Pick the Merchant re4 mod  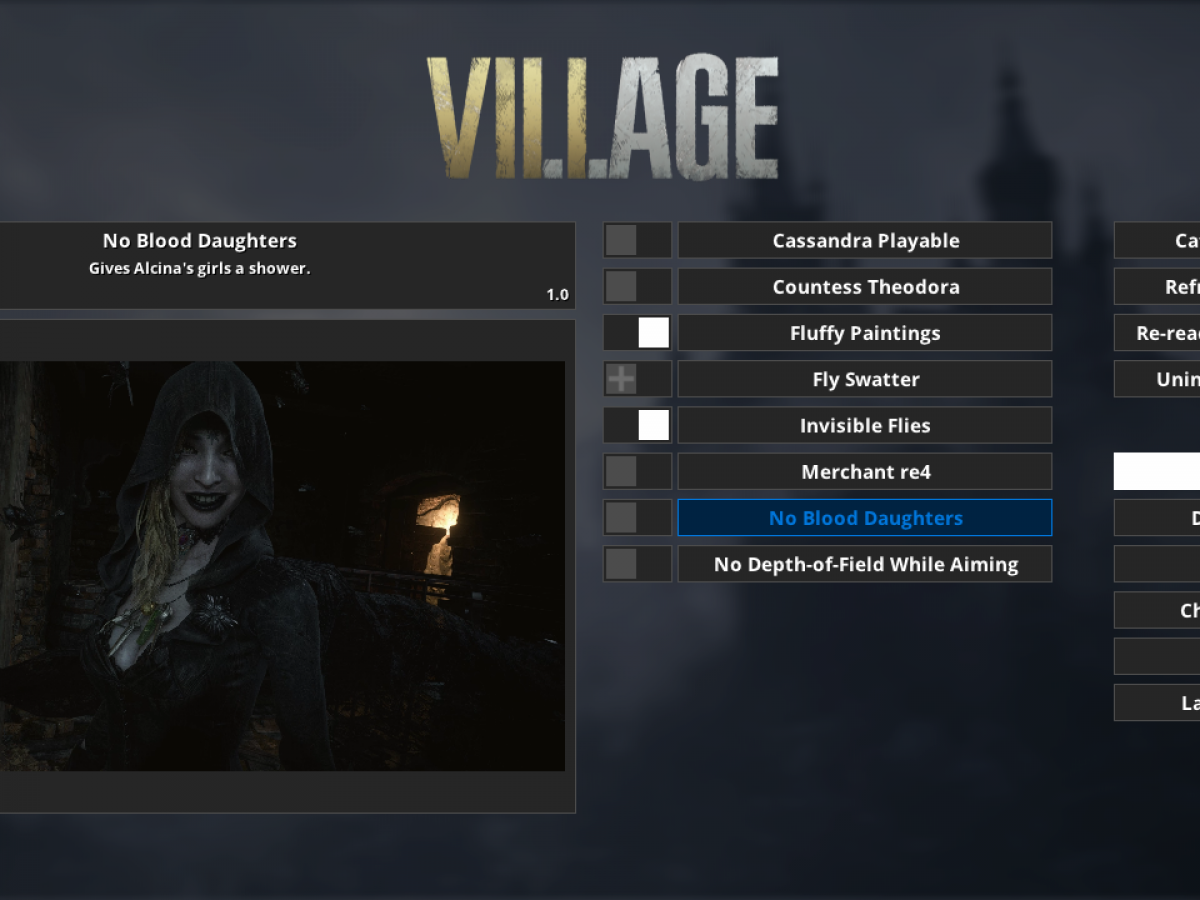[865, 471]
